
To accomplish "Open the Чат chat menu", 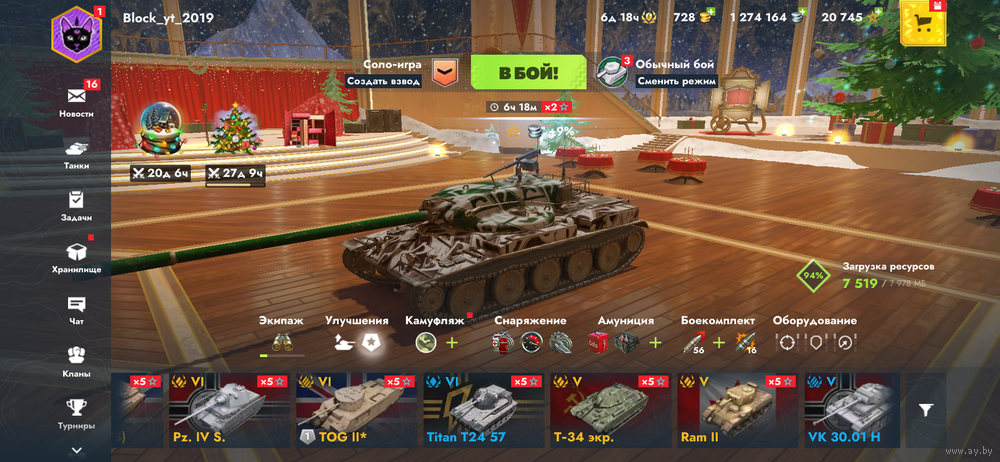I will pyautogui.click(x=77, y=309).
